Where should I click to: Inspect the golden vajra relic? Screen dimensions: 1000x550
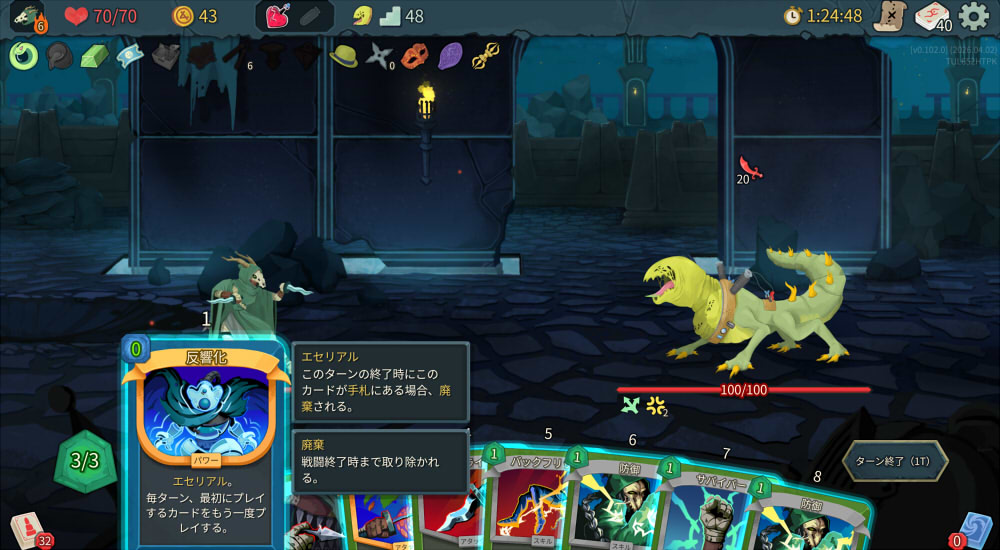[485, 55]
